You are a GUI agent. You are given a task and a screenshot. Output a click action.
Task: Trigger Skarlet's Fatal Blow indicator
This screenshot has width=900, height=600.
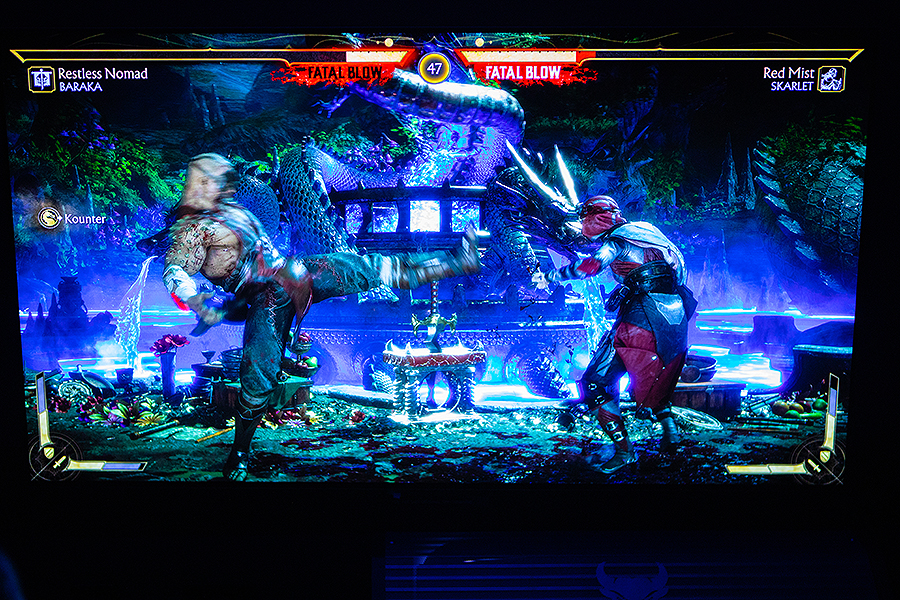pyautogui.click(x=523, y=73)
